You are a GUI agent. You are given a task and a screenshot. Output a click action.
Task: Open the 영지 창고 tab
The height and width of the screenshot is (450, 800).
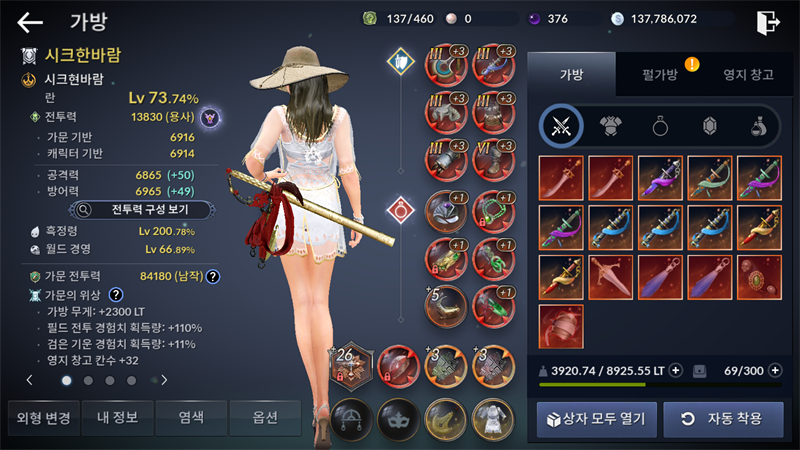pyautogui.click(x=749, y=74)
